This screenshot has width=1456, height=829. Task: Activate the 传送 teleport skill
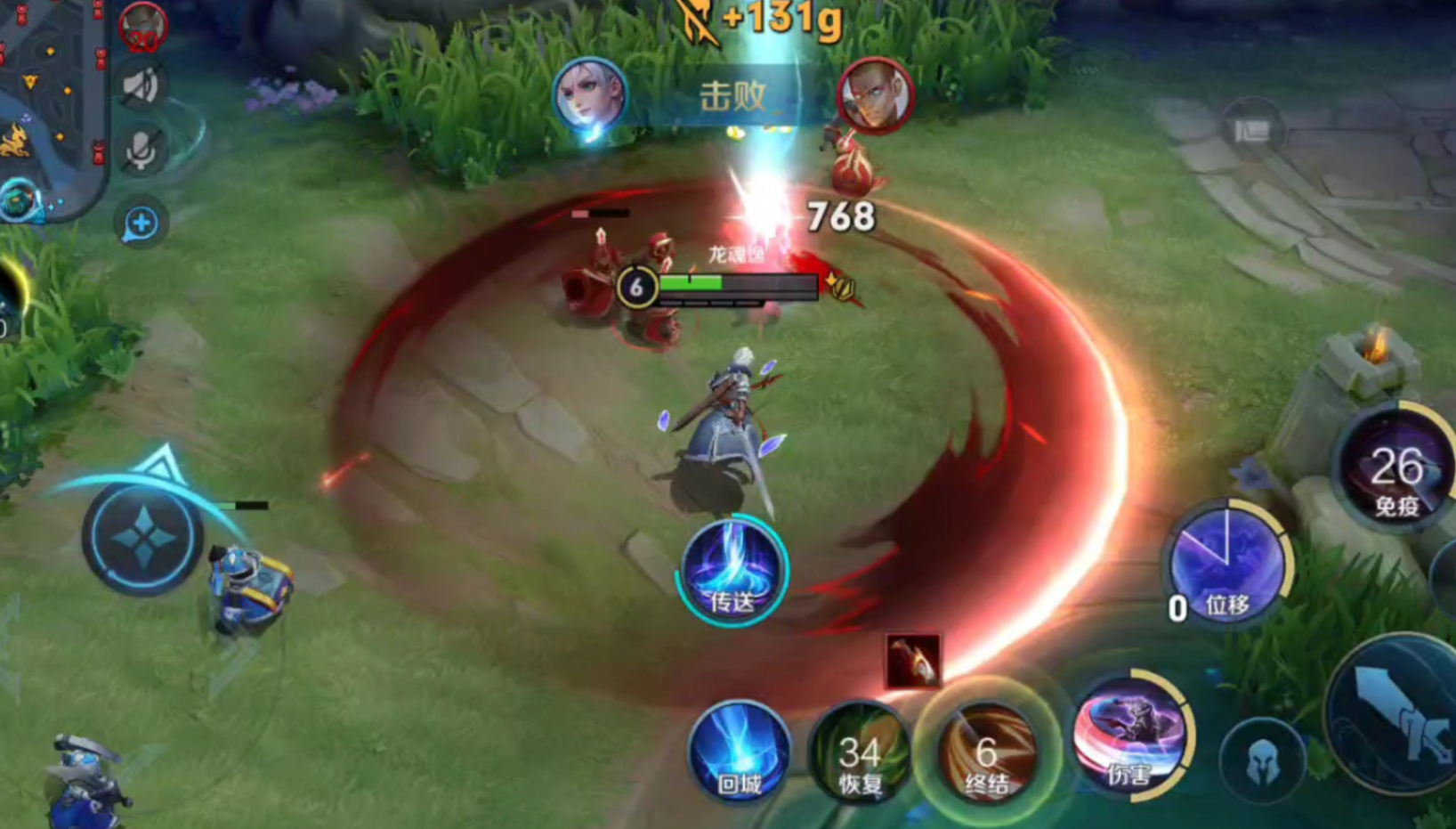pos(732,570)
